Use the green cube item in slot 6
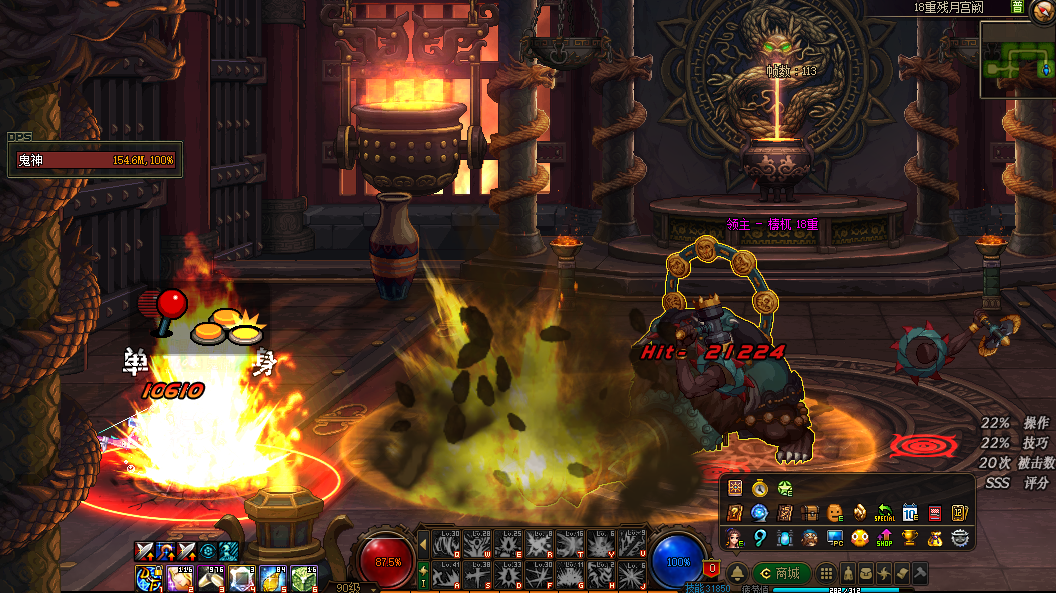Screen dimensions: 1056x593 [x=304, y=578]
